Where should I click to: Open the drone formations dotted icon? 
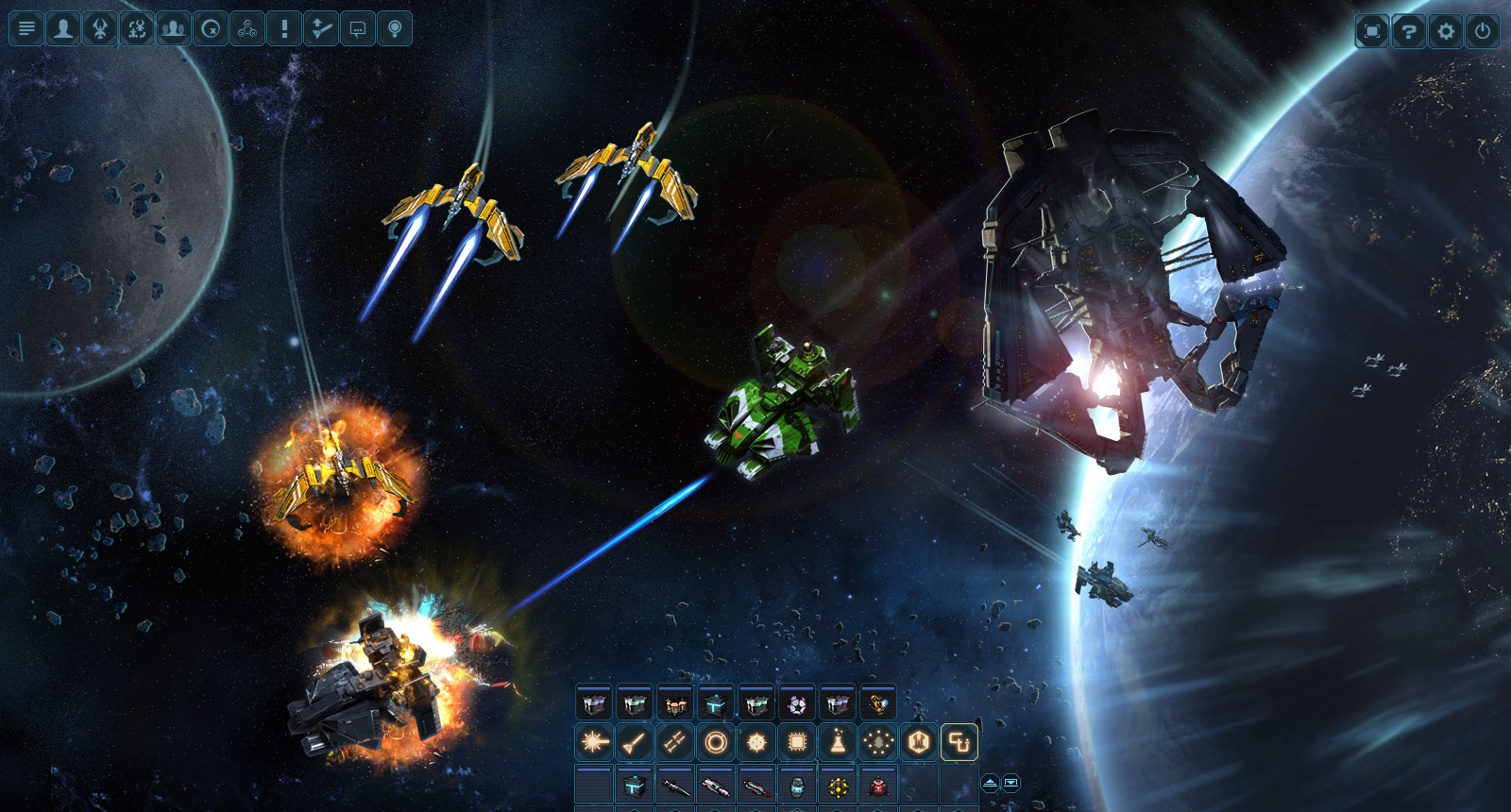877,742
